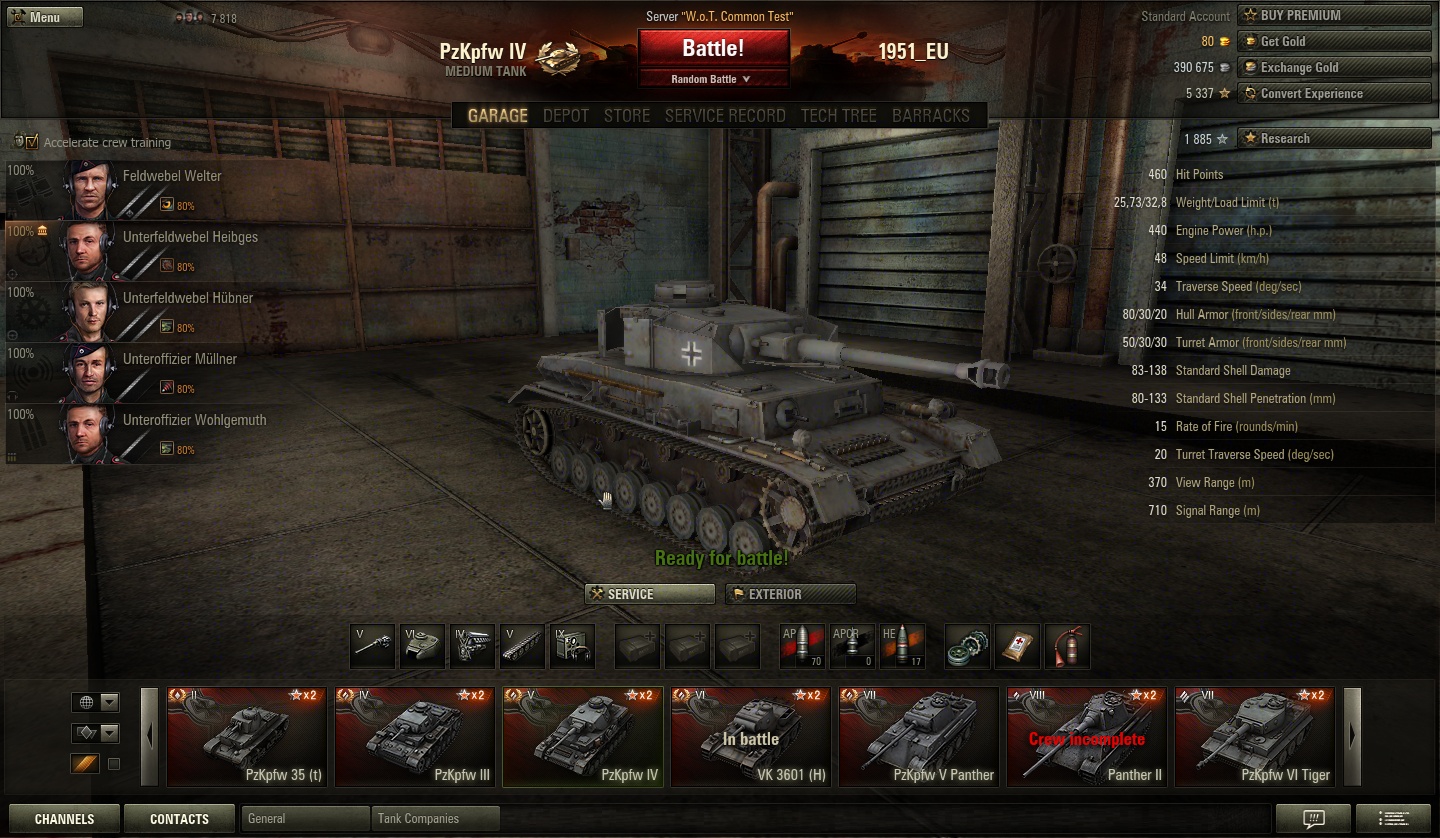This screenshot has height=838, width=1440.
Task: Open the Exterior customization button
Action: [790, 594]
